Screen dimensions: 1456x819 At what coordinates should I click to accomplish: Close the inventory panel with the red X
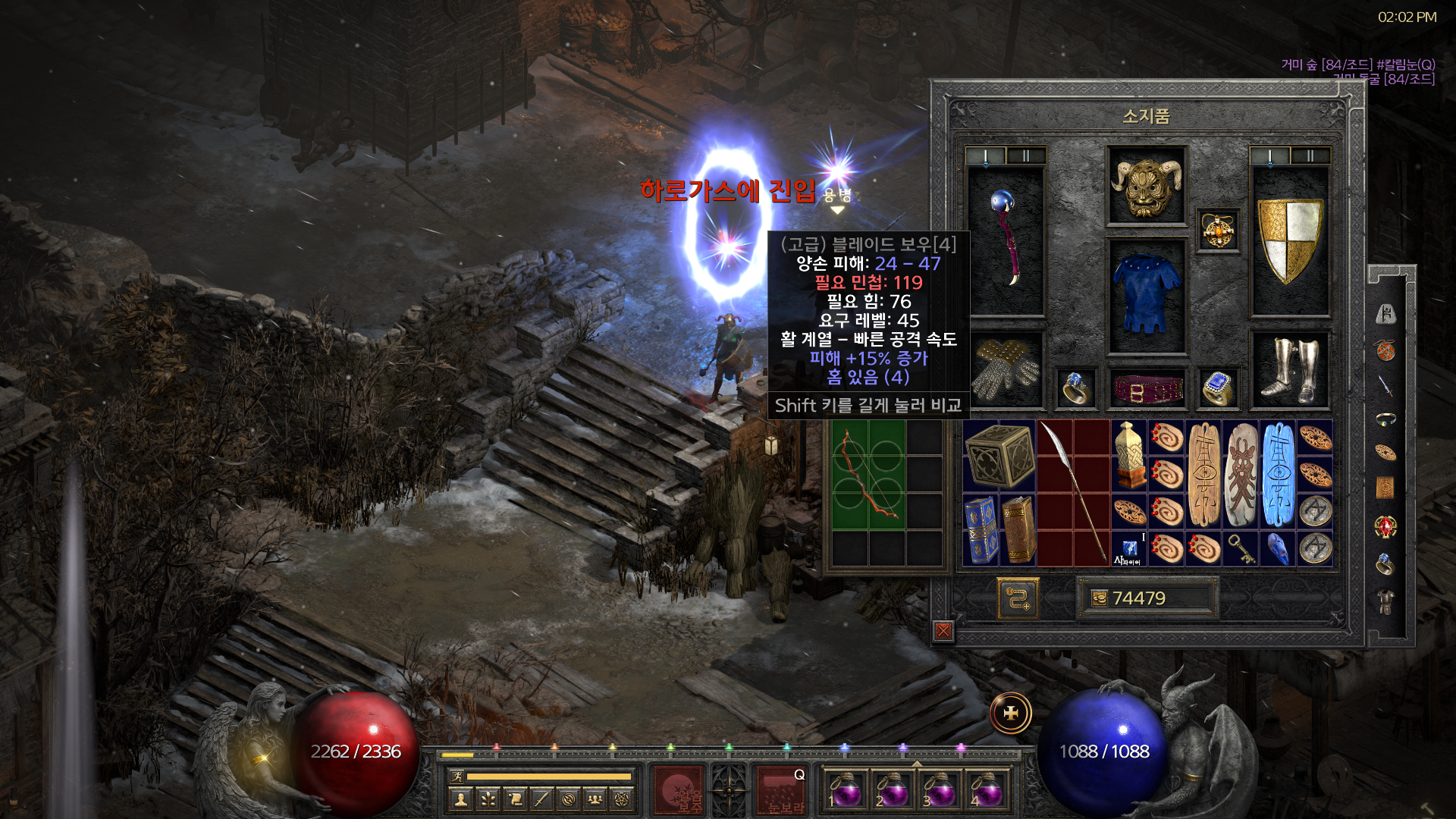pos(943,630)
